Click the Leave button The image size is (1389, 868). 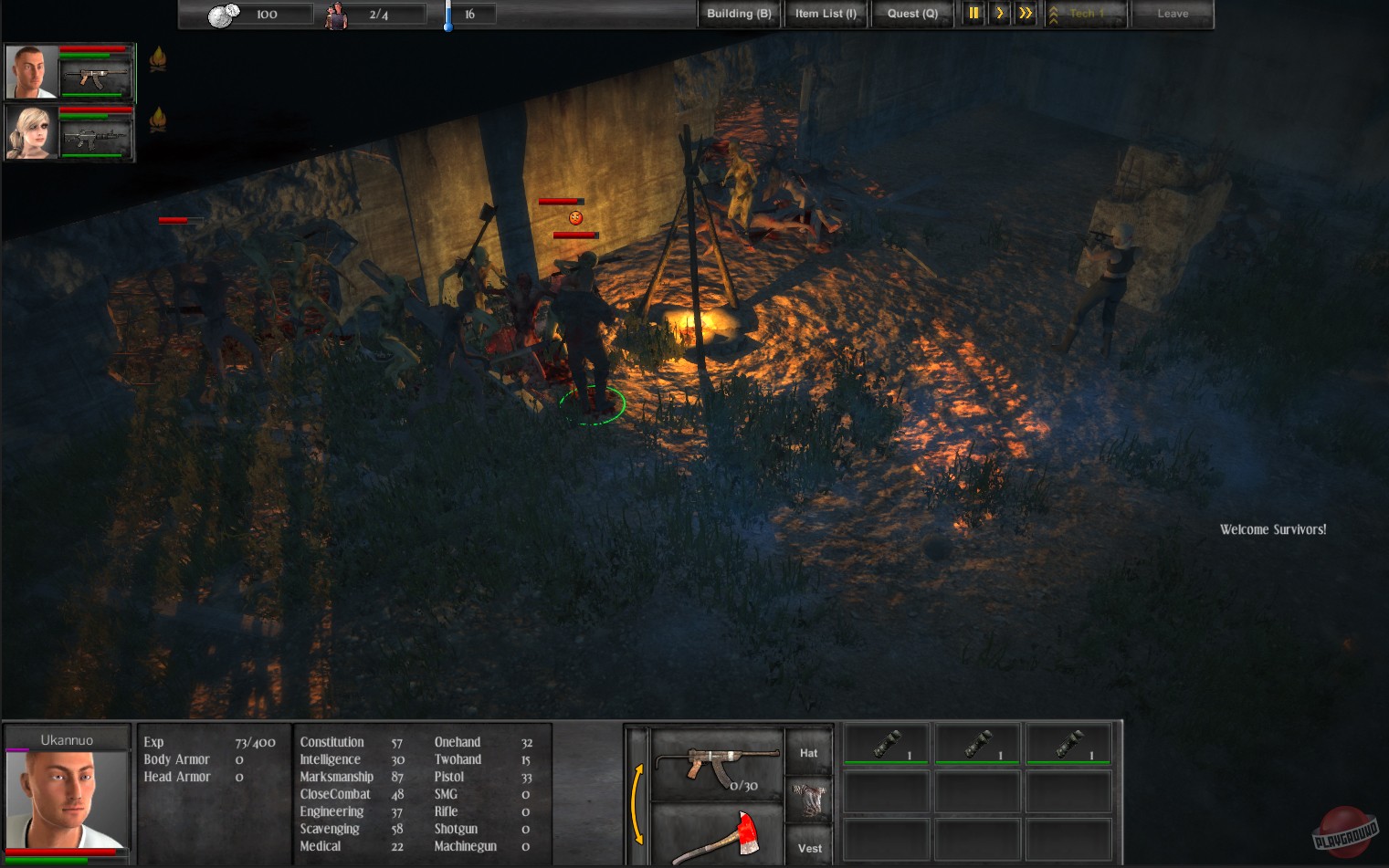[x=1173, y=14]
